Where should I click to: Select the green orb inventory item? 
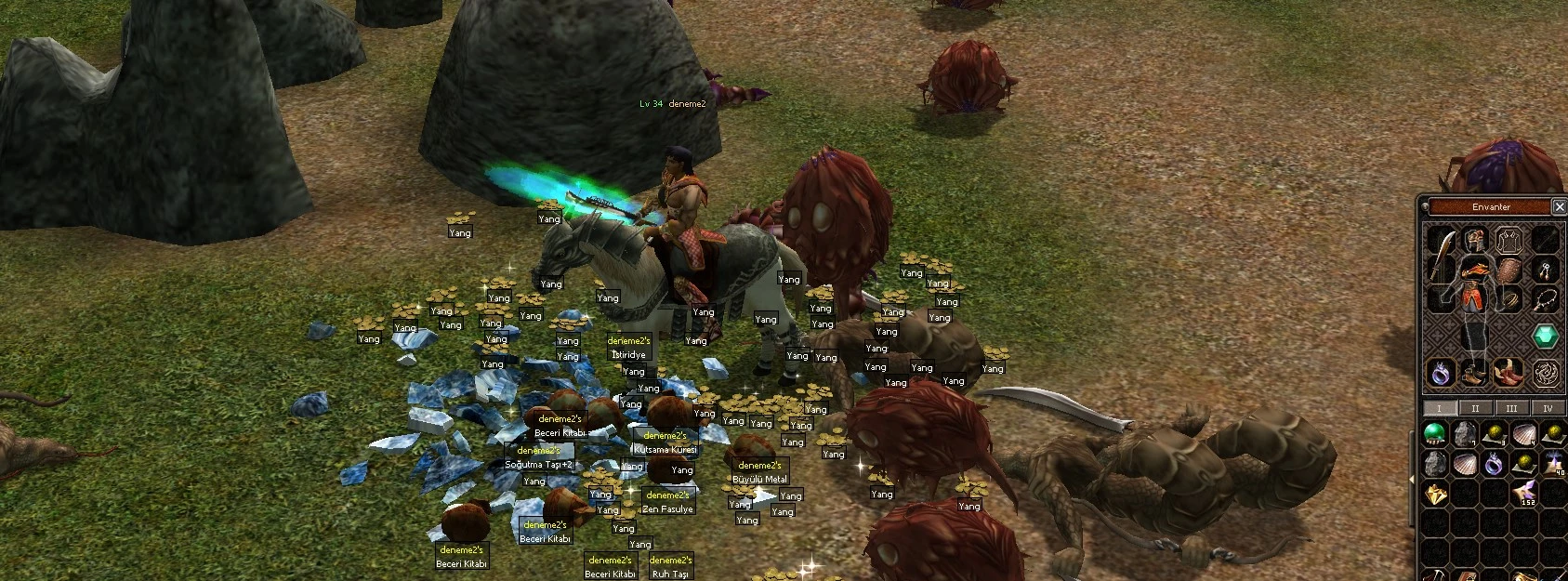[1436, 432]
